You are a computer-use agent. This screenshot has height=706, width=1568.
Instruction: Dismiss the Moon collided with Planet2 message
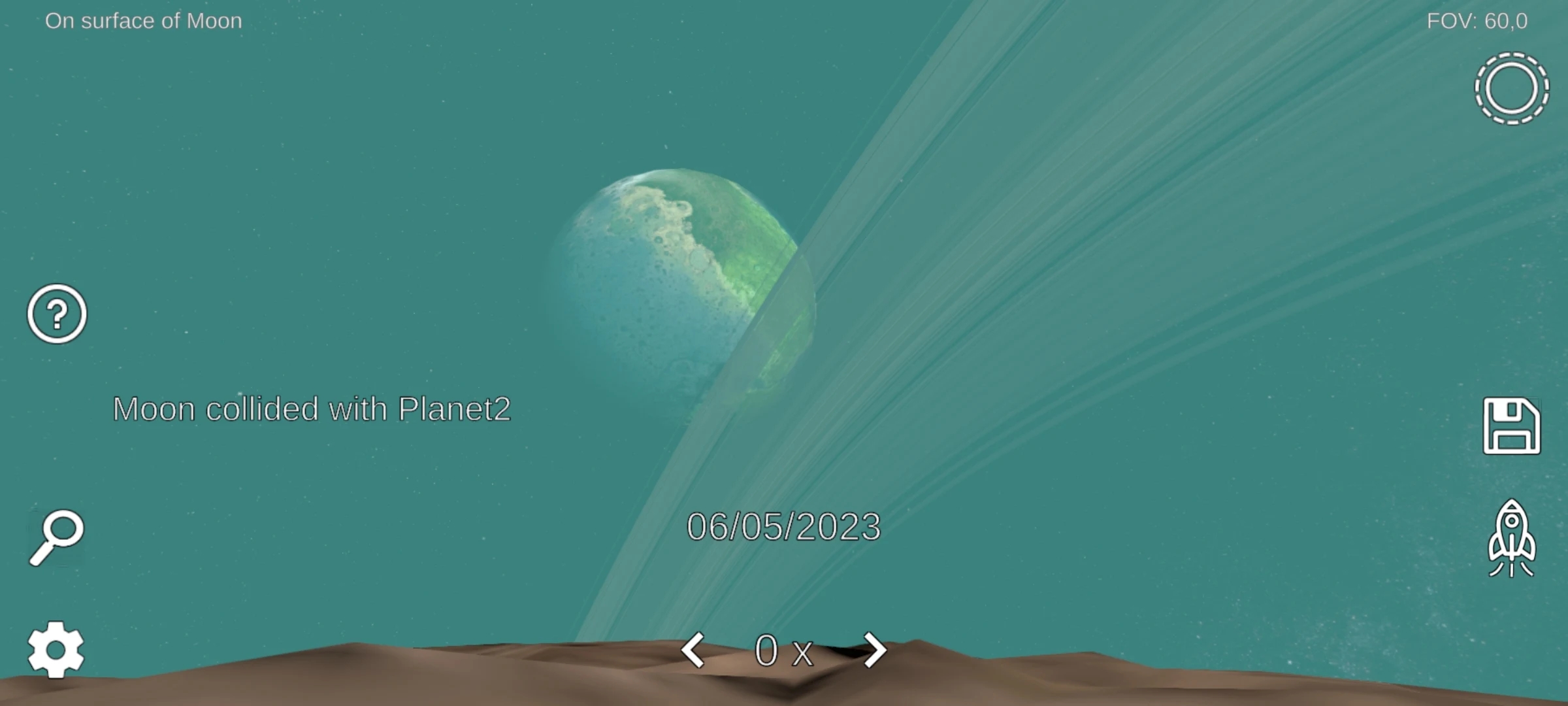point(312,409)
